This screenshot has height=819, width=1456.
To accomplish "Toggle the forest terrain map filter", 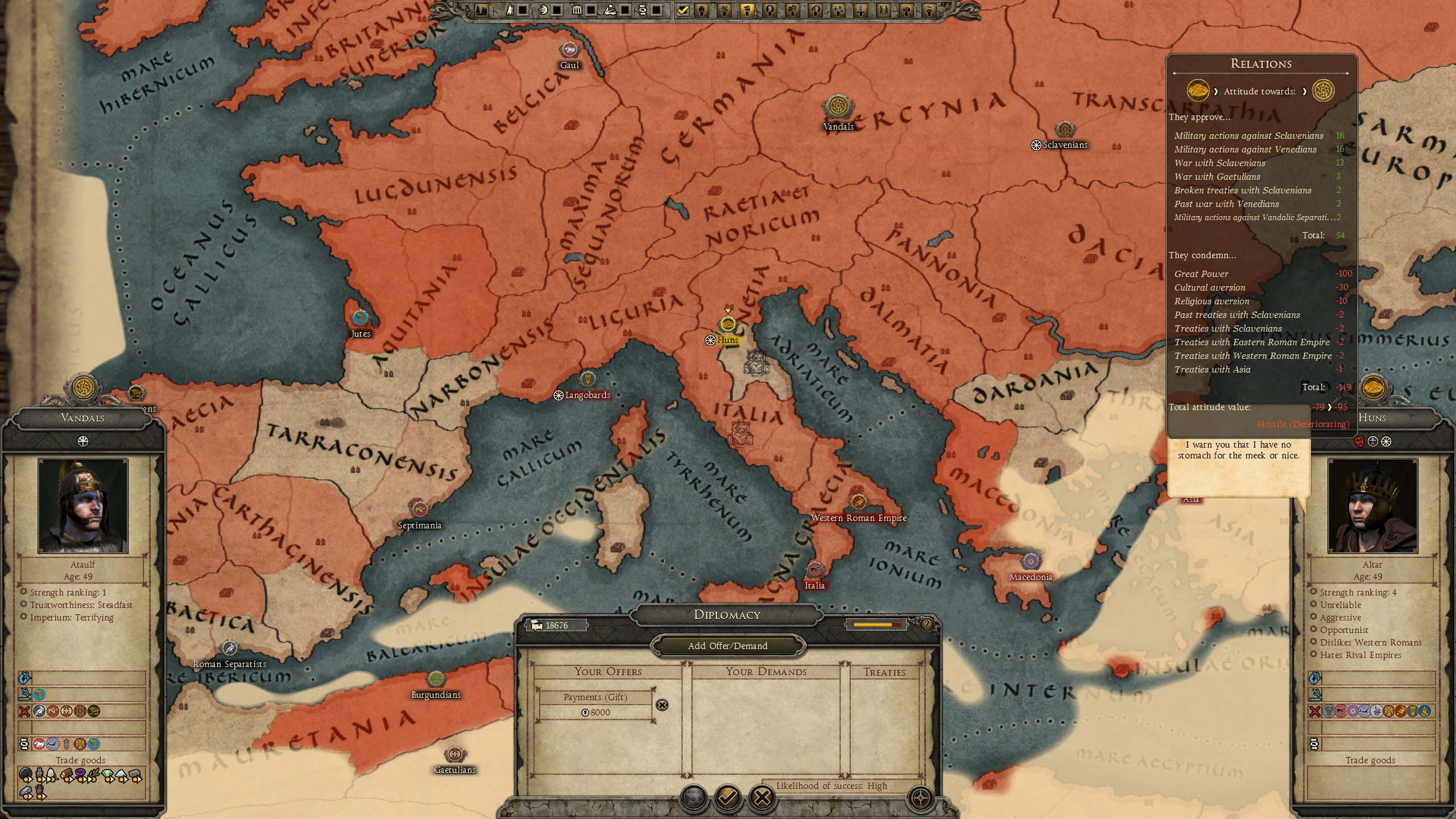I will (481, 10).
